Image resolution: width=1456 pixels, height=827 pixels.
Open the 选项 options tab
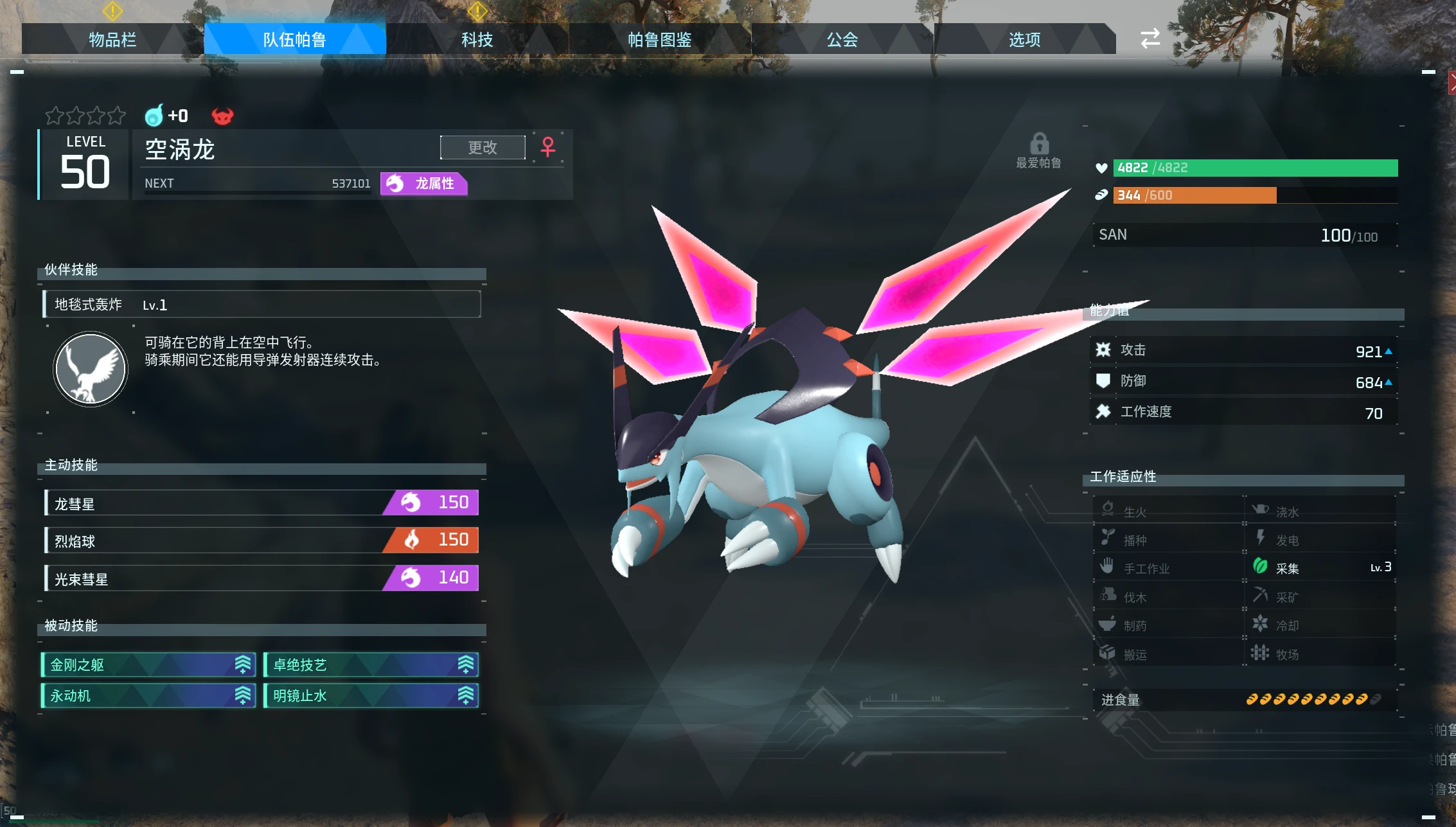[x=1024, y=40]
